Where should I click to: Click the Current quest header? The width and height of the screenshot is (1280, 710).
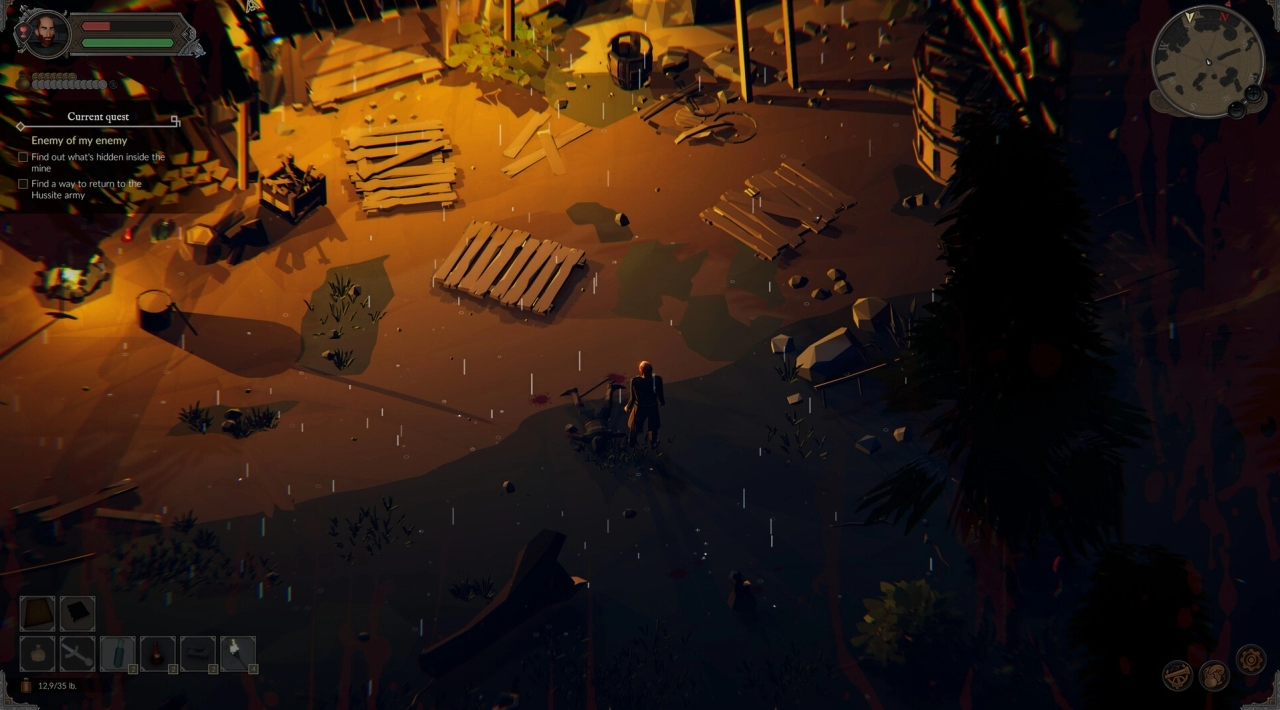pyautogui.click(x=98, y=117)
